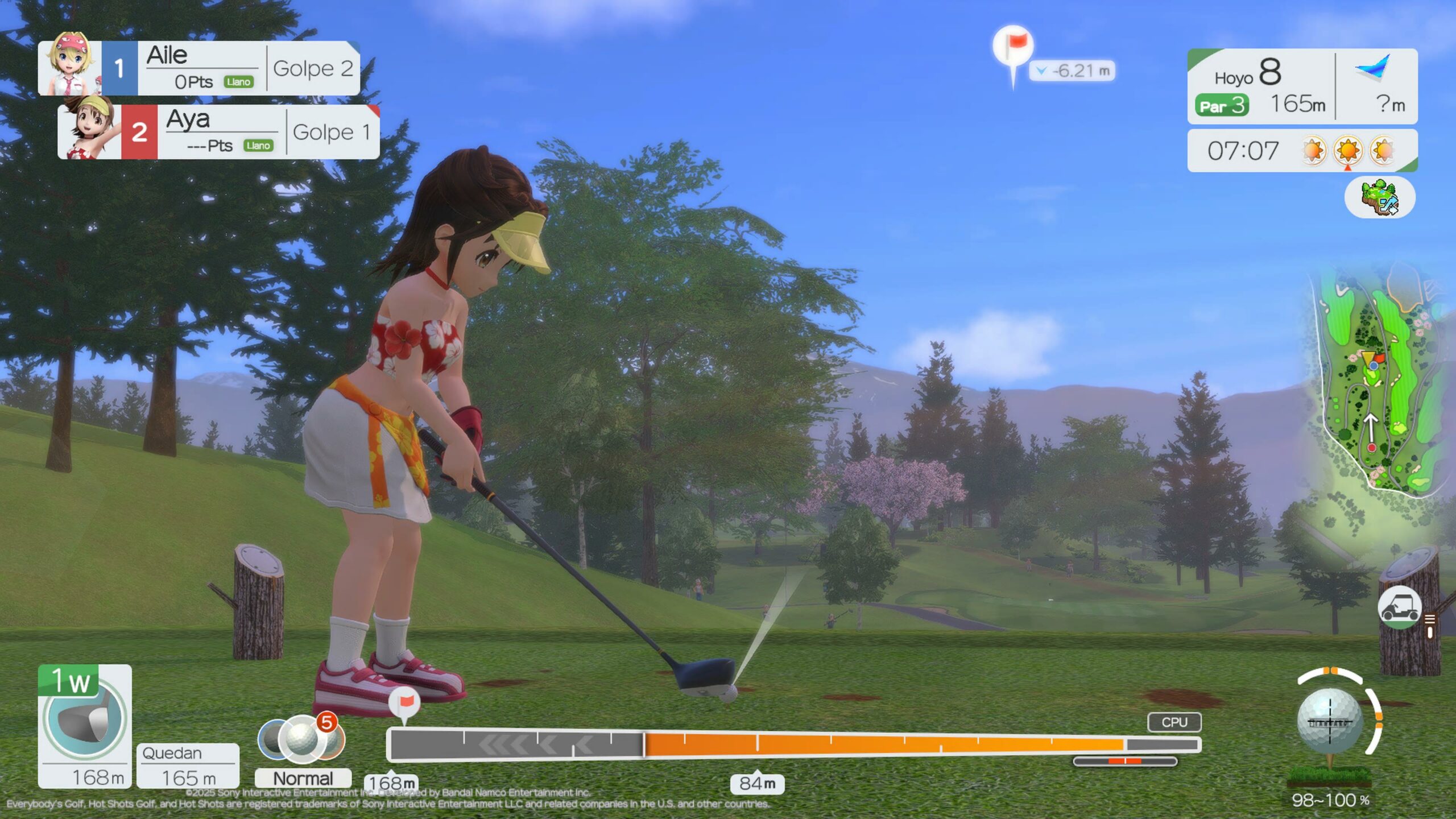Select the 1W driver club icon
Image resolution: width=1456 pixels, height=819 pixels.
[85, 715]
